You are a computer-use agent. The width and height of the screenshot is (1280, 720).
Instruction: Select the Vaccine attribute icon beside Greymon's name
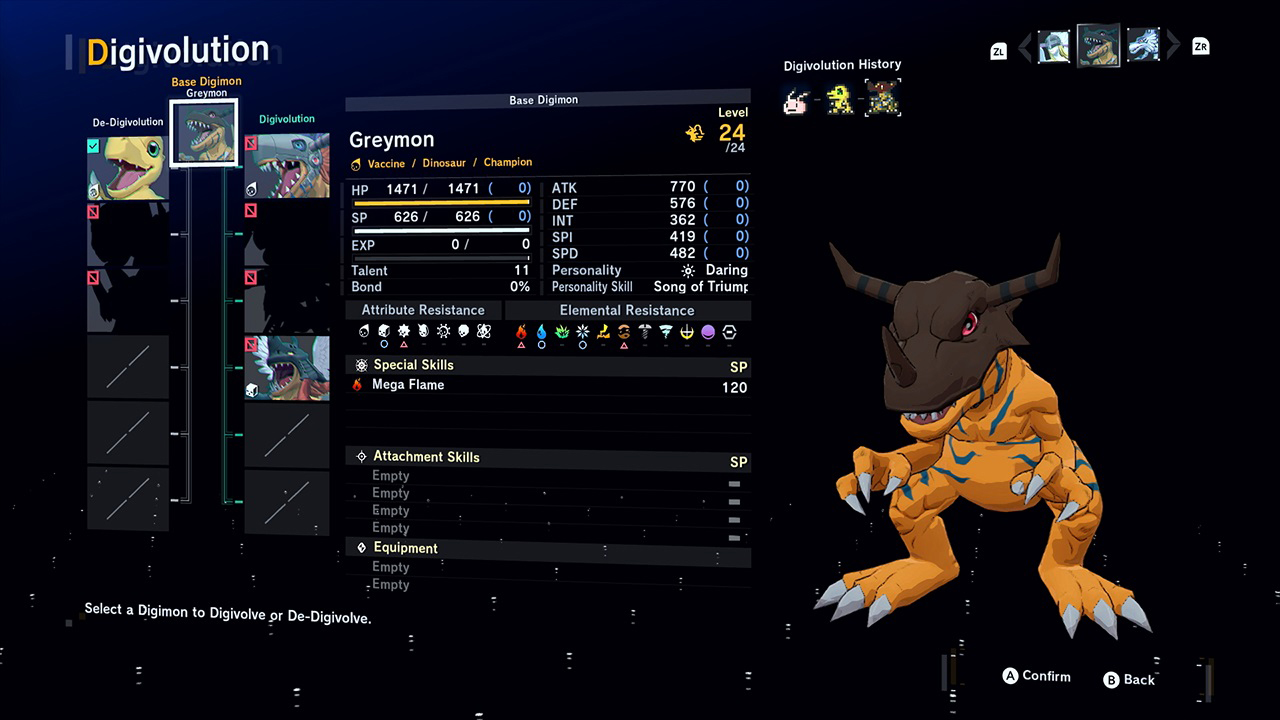[x=356, y=162]
